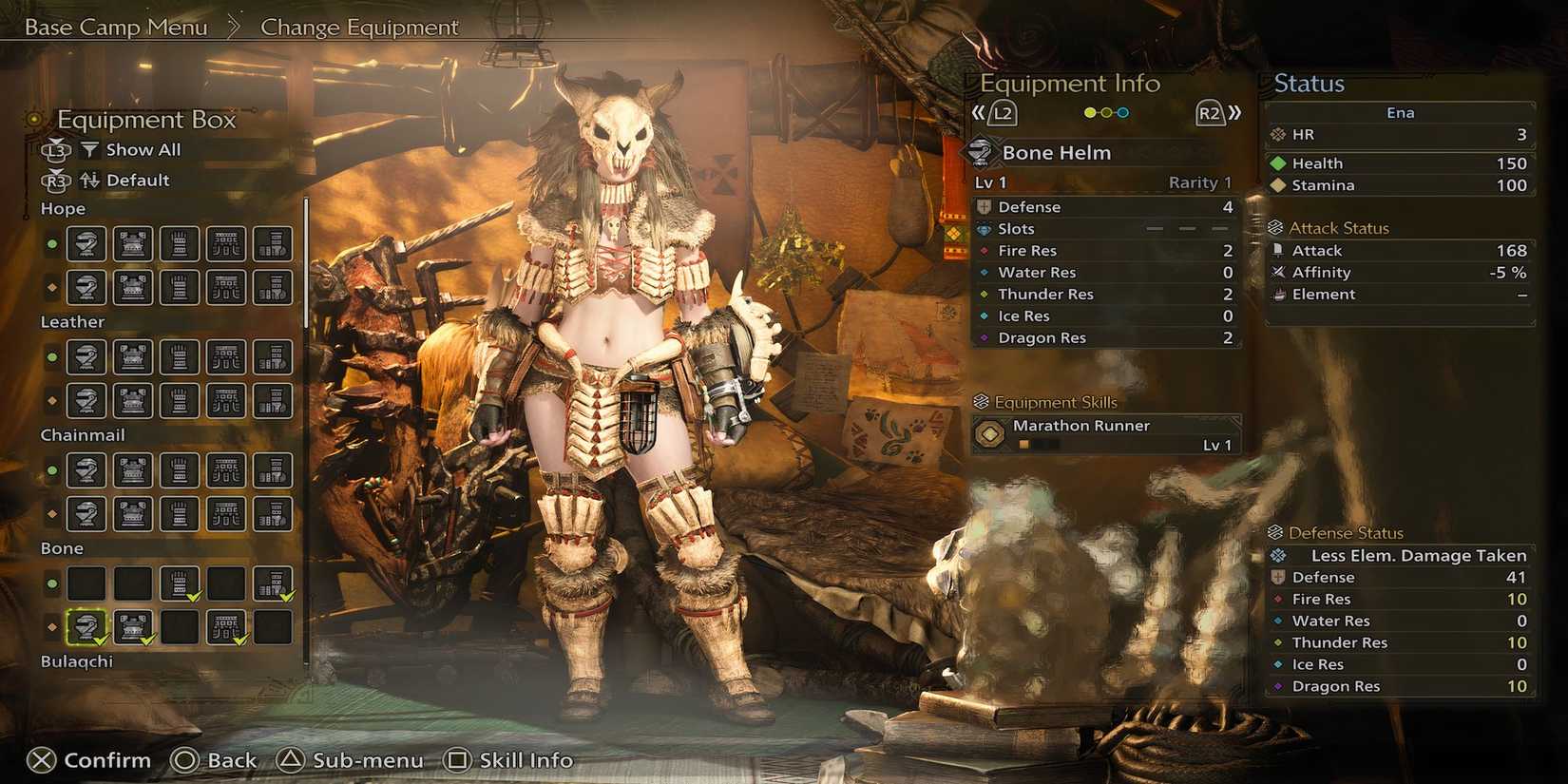Open the Show All filter funnel icon

tap(90, 149)
